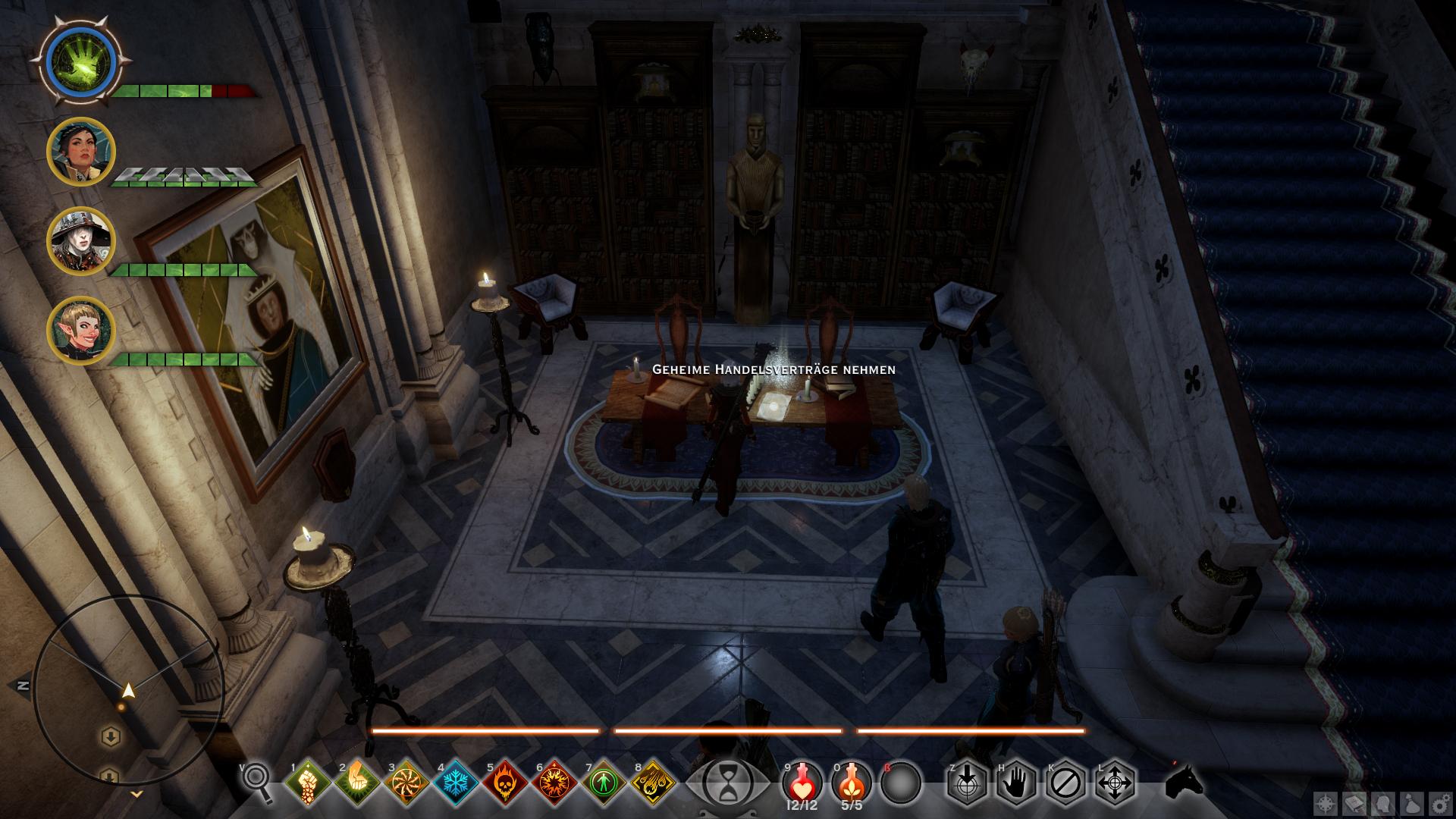Screen dimensions: 1456x819
Task: Drink the red heart health potion
Action: (802, 781)
